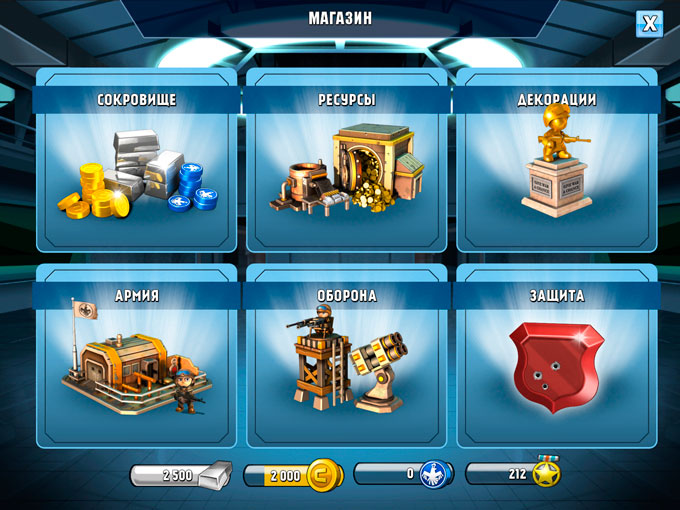Select the Оборона defense category

tap(347, 358)
